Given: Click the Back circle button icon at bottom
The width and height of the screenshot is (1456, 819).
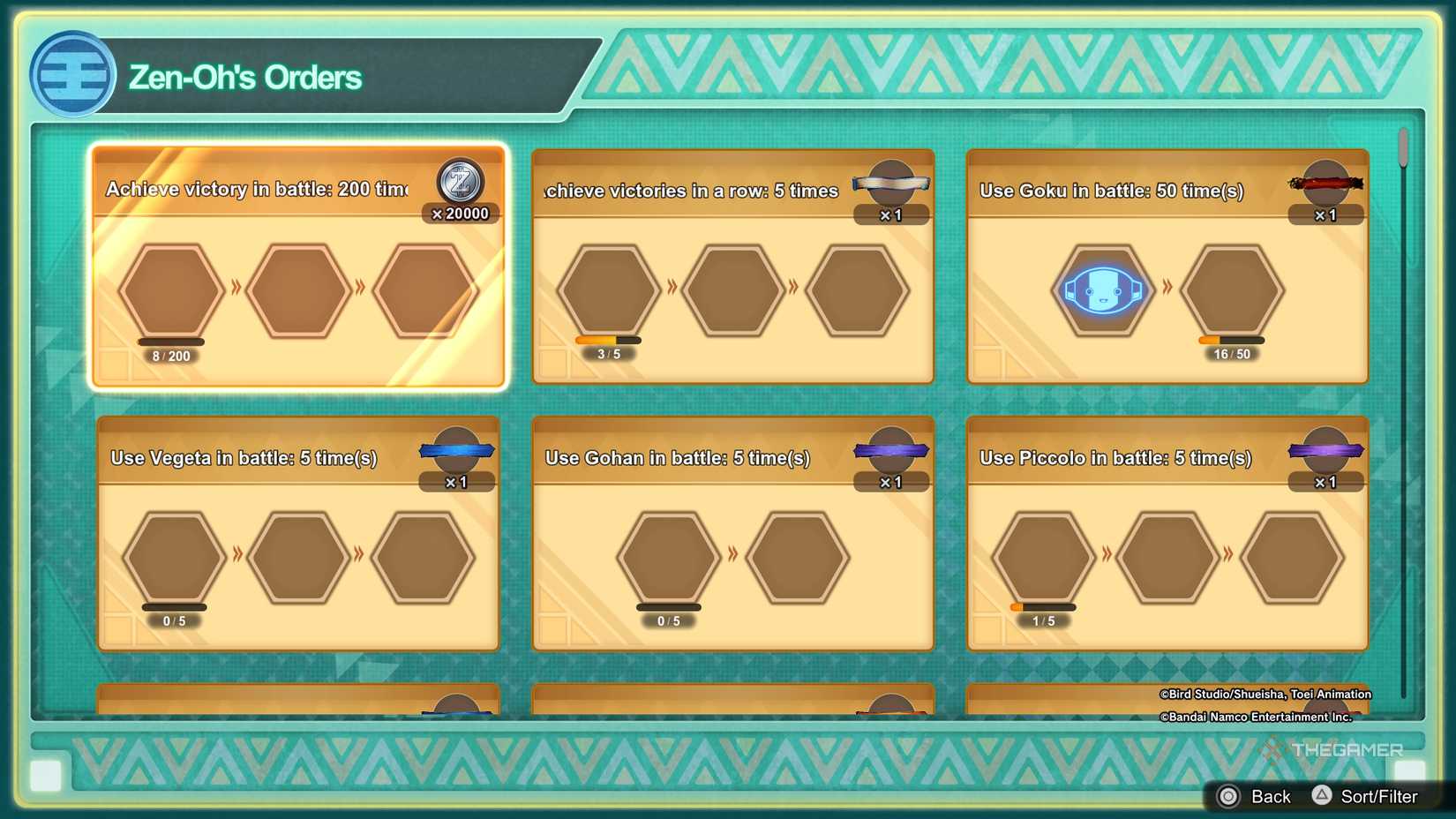Looking at the screenshot, I should (x=1229, y=796).
